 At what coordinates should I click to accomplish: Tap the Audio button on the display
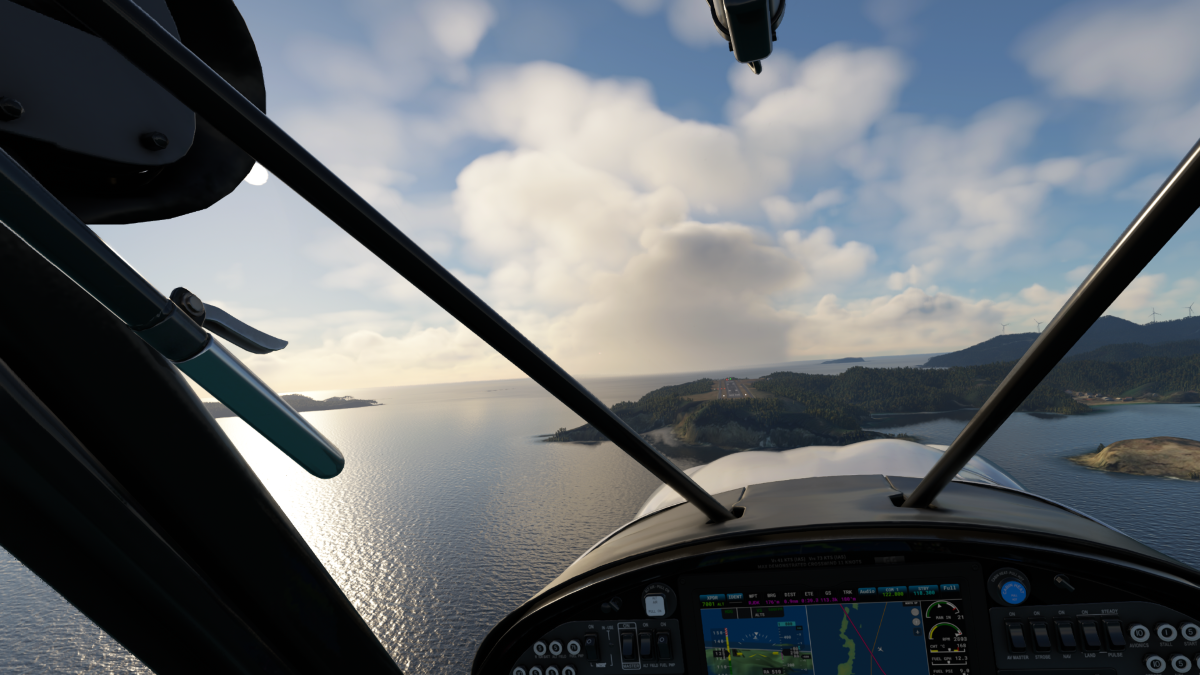867,589
